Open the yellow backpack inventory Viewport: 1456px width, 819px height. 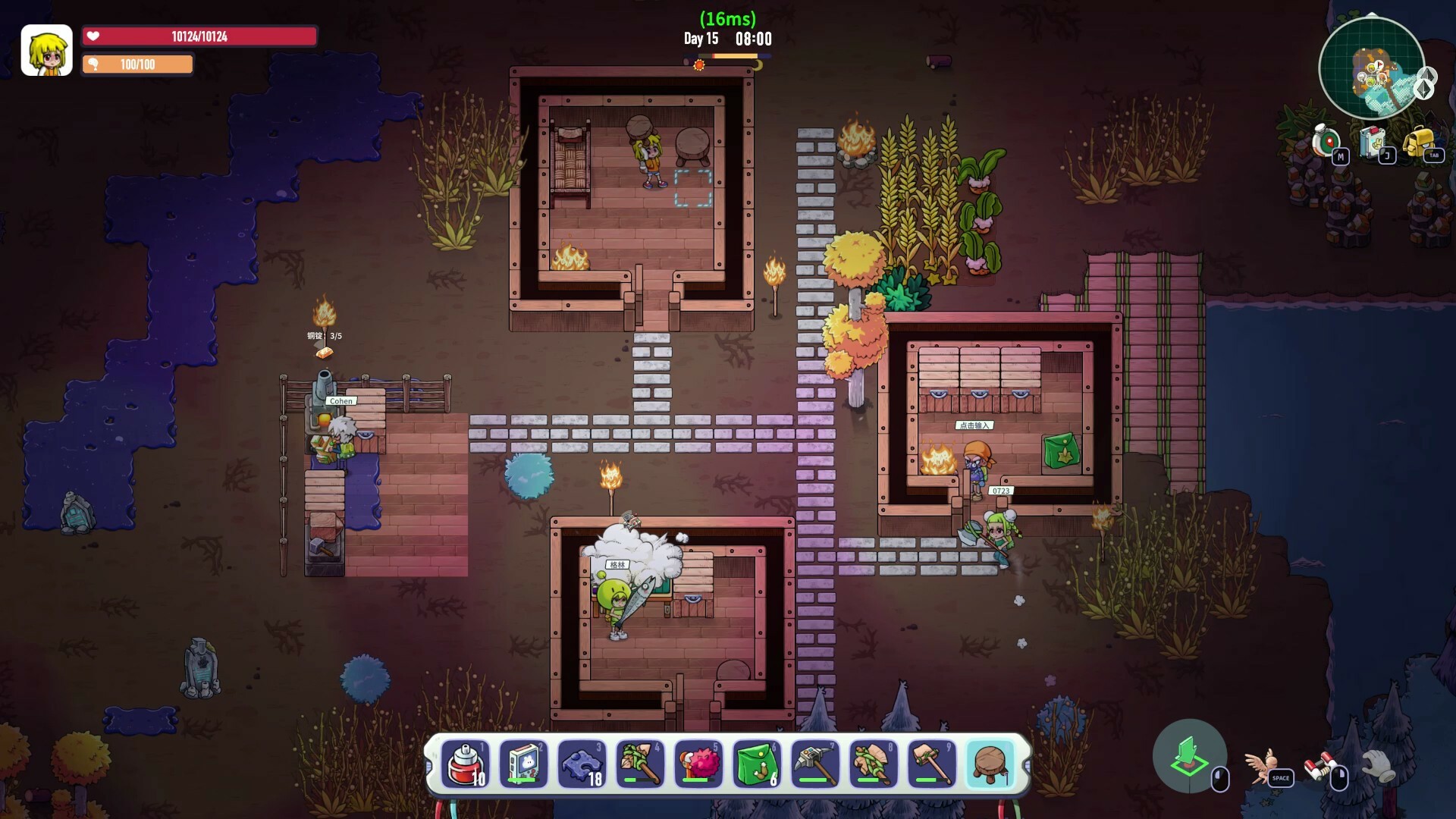(x=1419, y=142)
